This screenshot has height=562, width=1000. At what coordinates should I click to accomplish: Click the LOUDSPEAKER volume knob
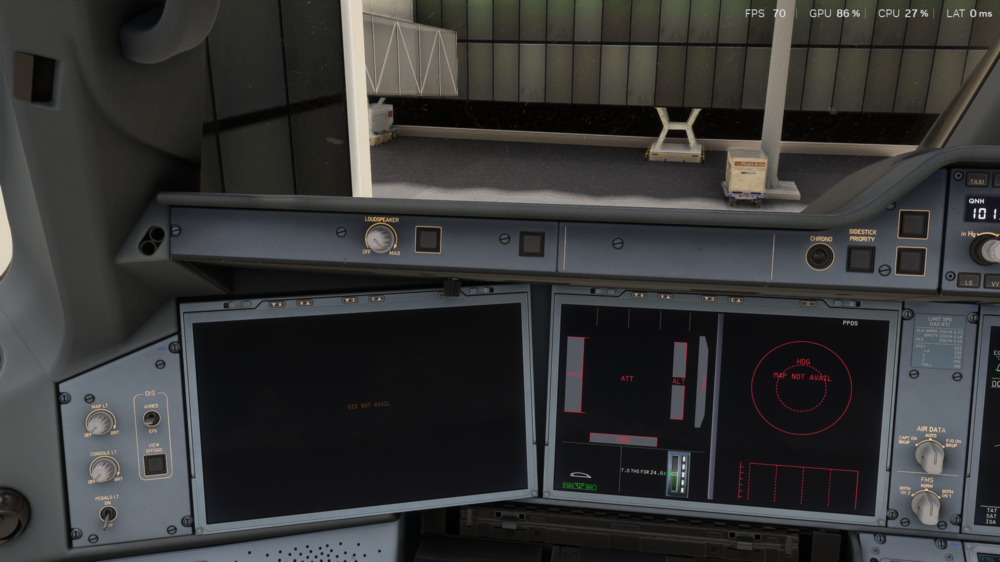[x=380, y=238]
